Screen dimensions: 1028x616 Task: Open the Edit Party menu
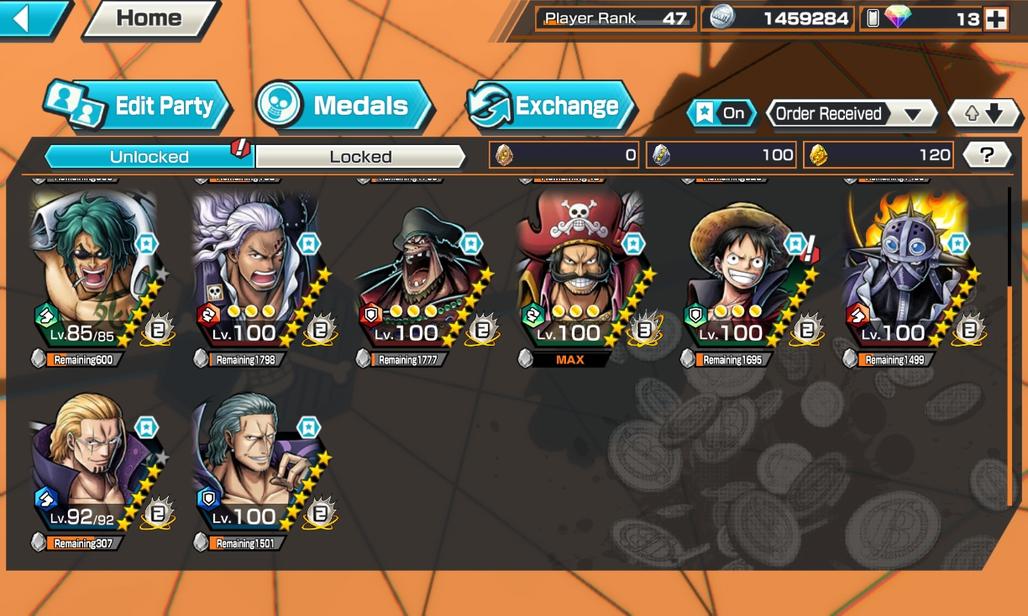point(138,106)
